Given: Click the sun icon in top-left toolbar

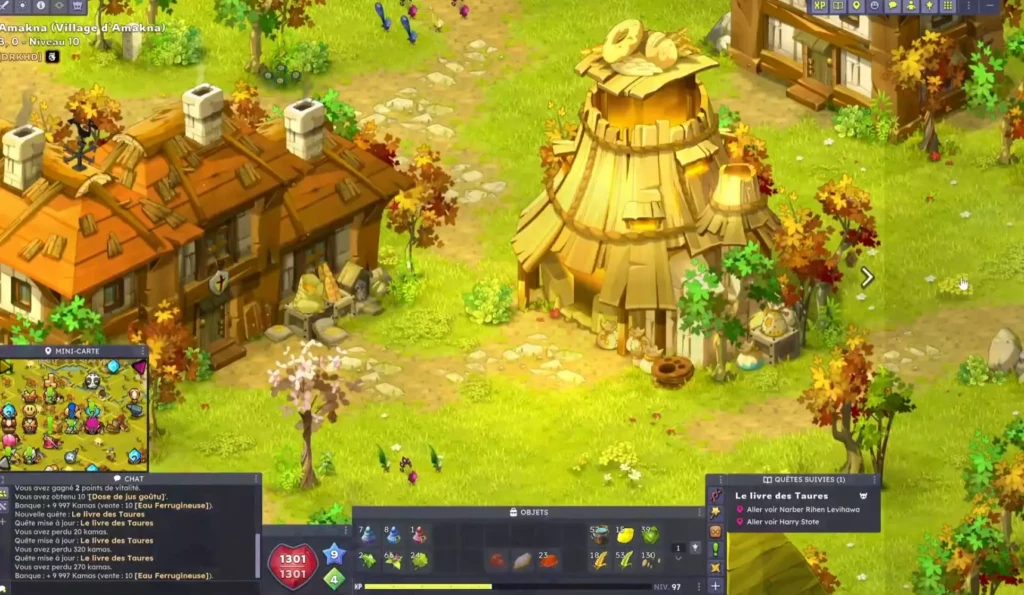Looking at the screenshot, I should coord(22,6).
